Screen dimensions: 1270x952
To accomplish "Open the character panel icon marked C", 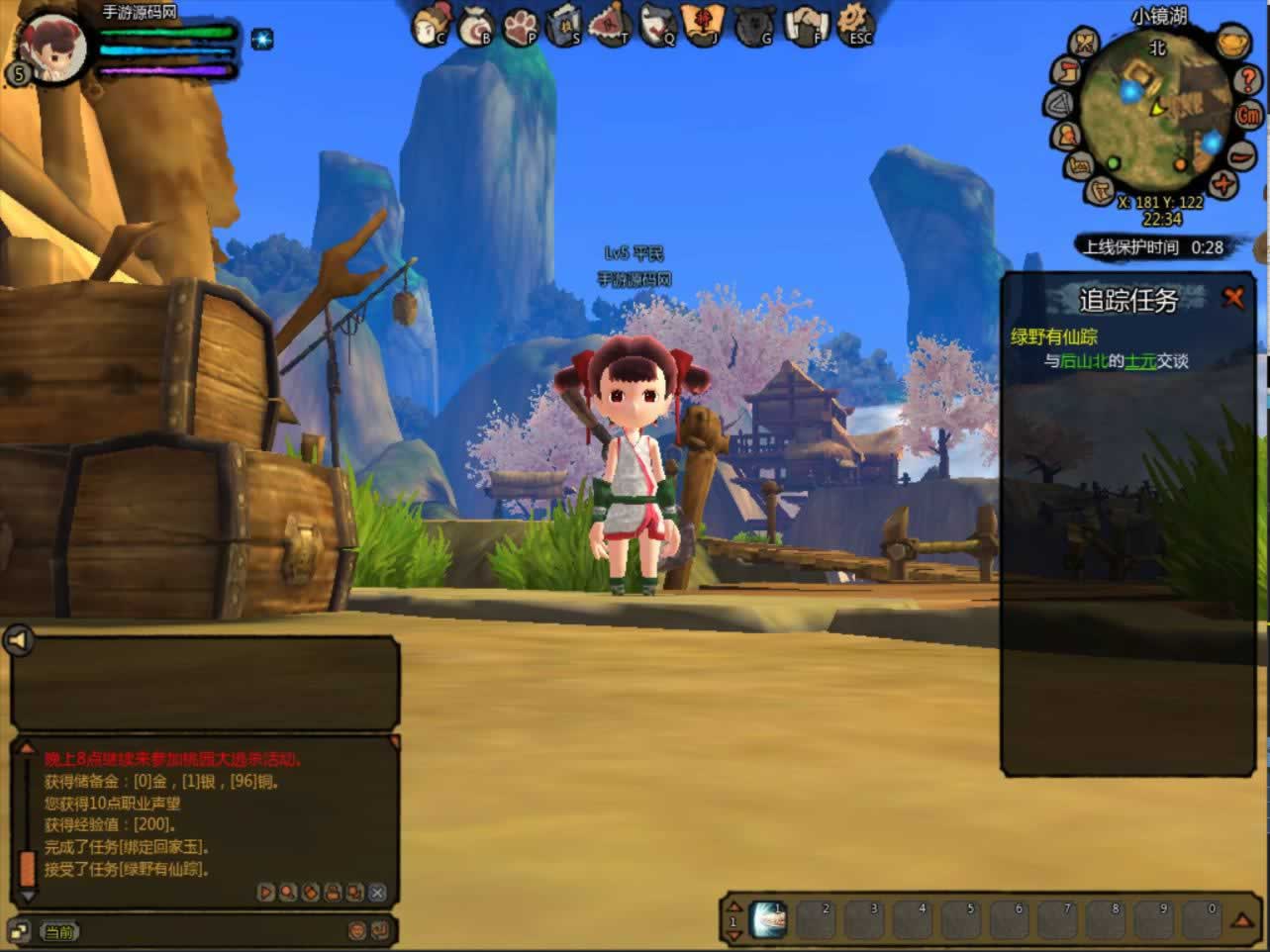I will 431,24.
